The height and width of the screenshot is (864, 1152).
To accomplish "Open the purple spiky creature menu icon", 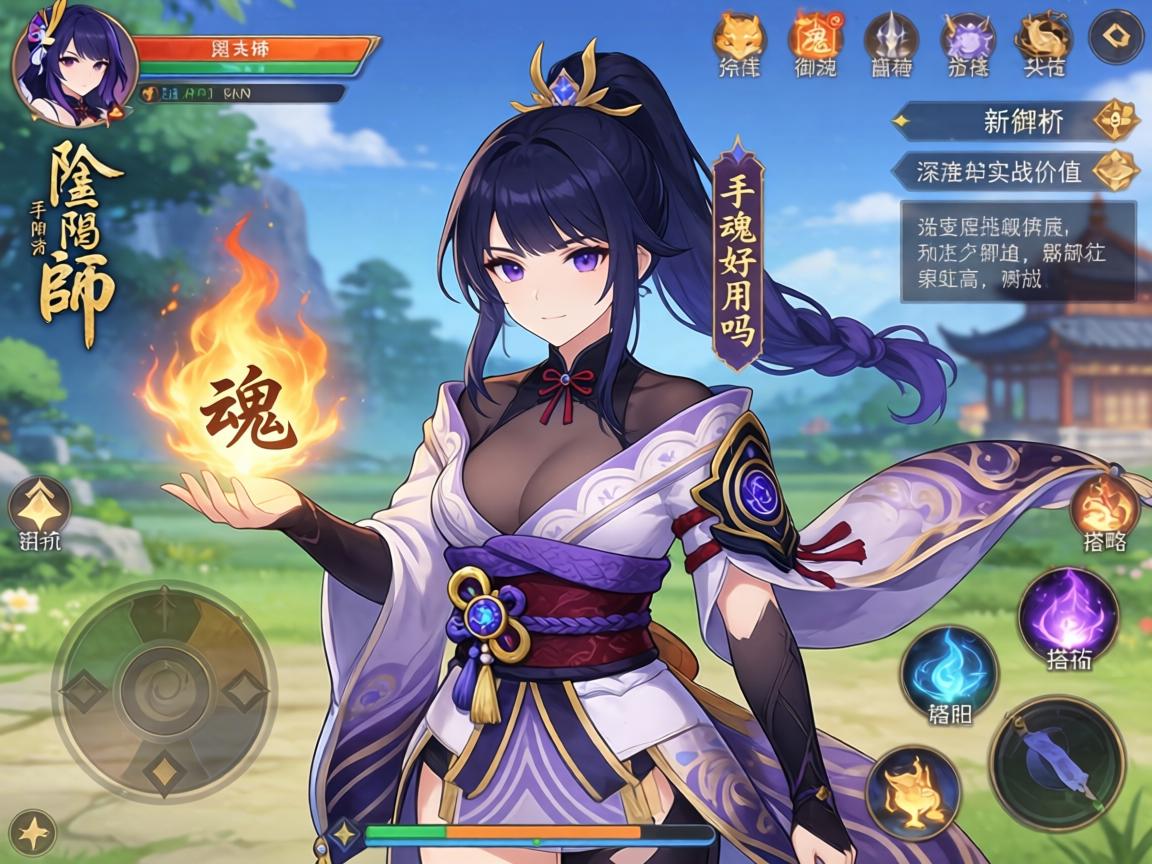I will pyautogui.click(x=967, y=38).
